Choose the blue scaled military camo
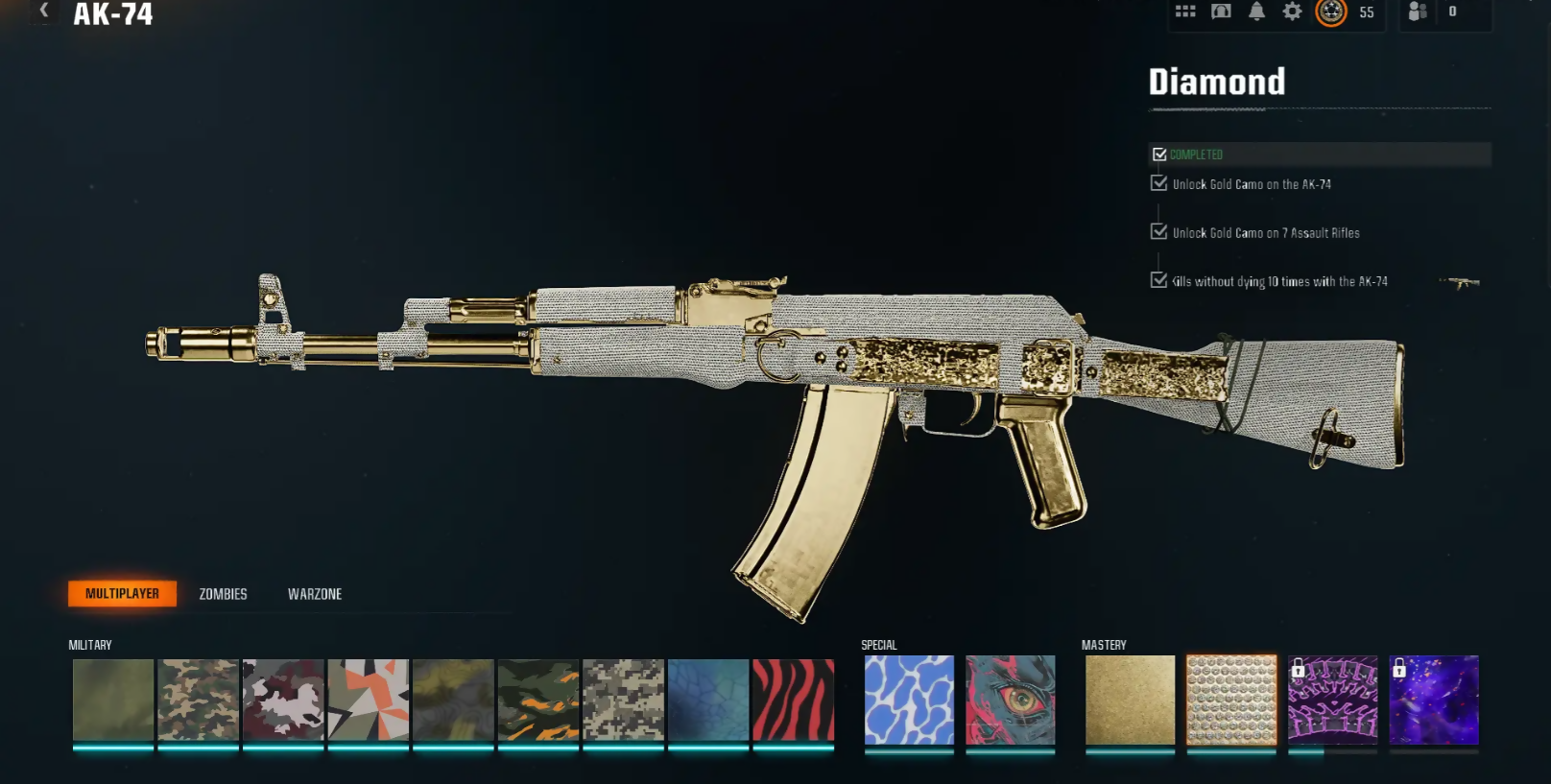The image size is (1551, 784). (708, 700)
